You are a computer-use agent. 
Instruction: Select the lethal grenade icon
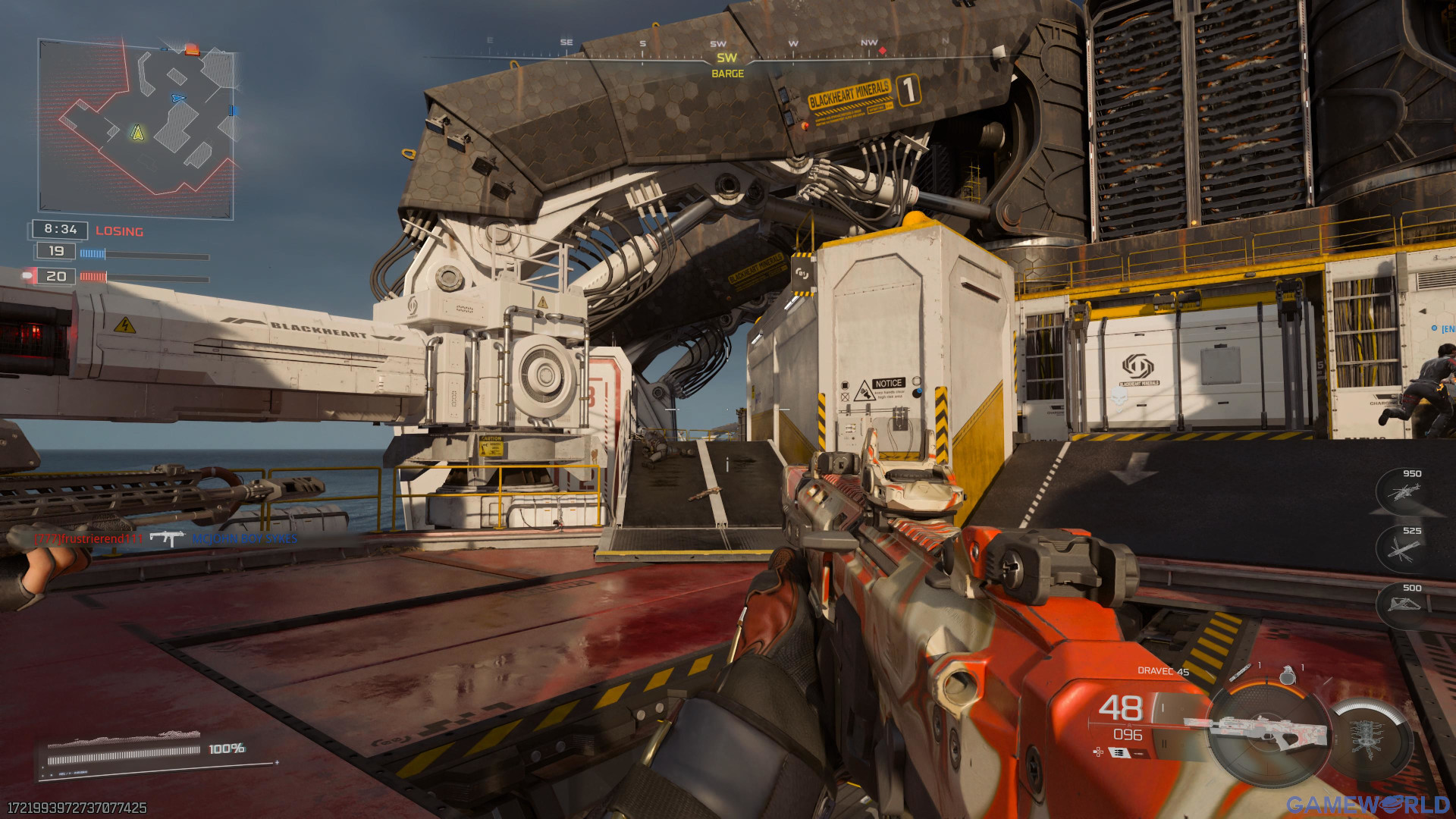coord(1287,673)
